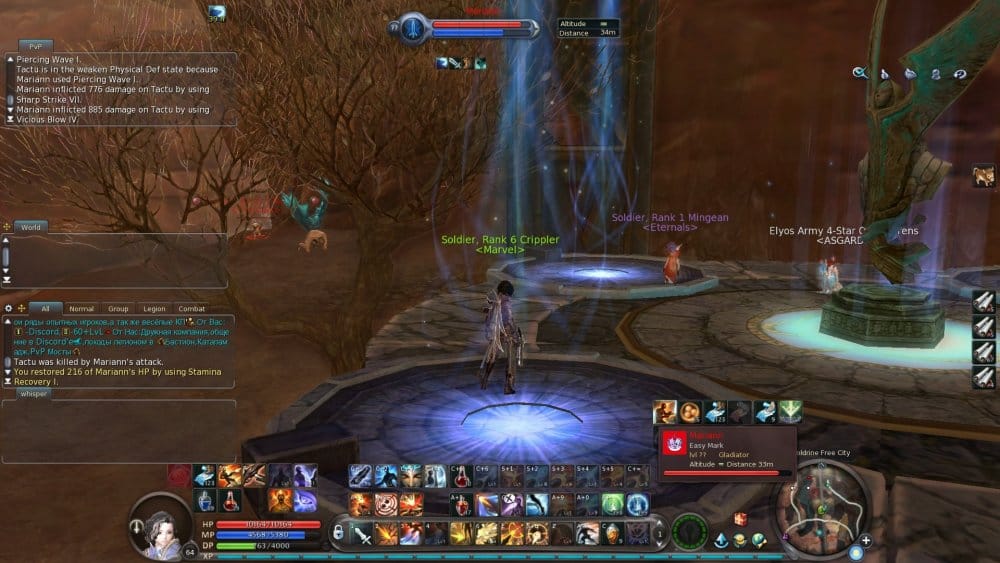Open the red gift box icon

point(741,518)
